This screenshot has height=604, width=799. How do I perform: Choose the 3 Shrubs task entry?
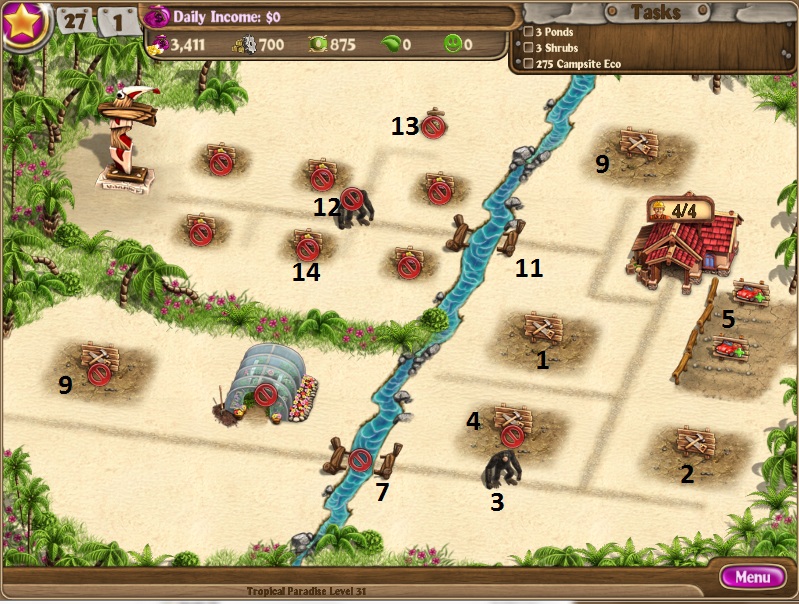(556, 48)
